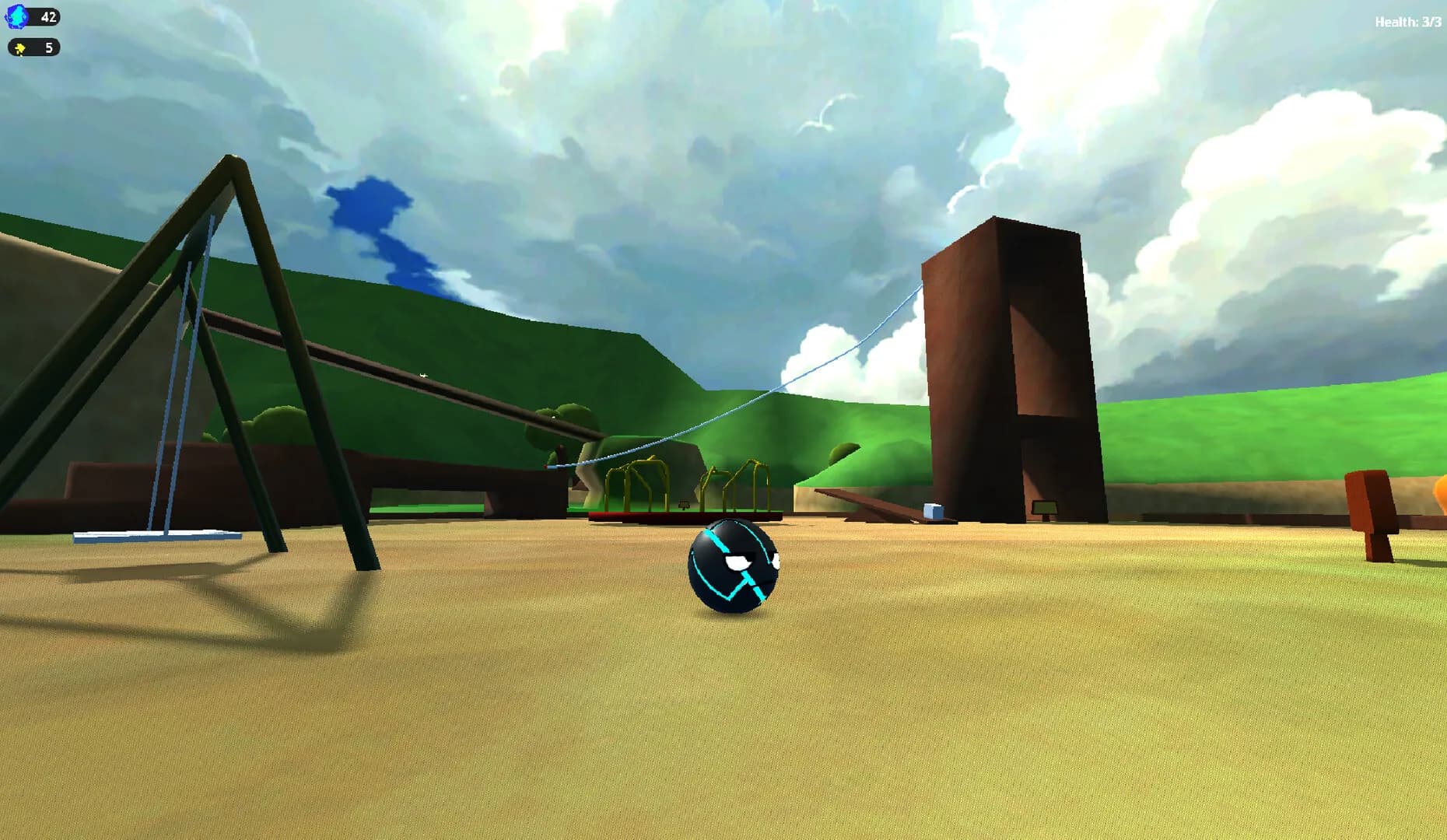
Task: Click the small wooden signpost near the tower
Action: click(1045, 507)
